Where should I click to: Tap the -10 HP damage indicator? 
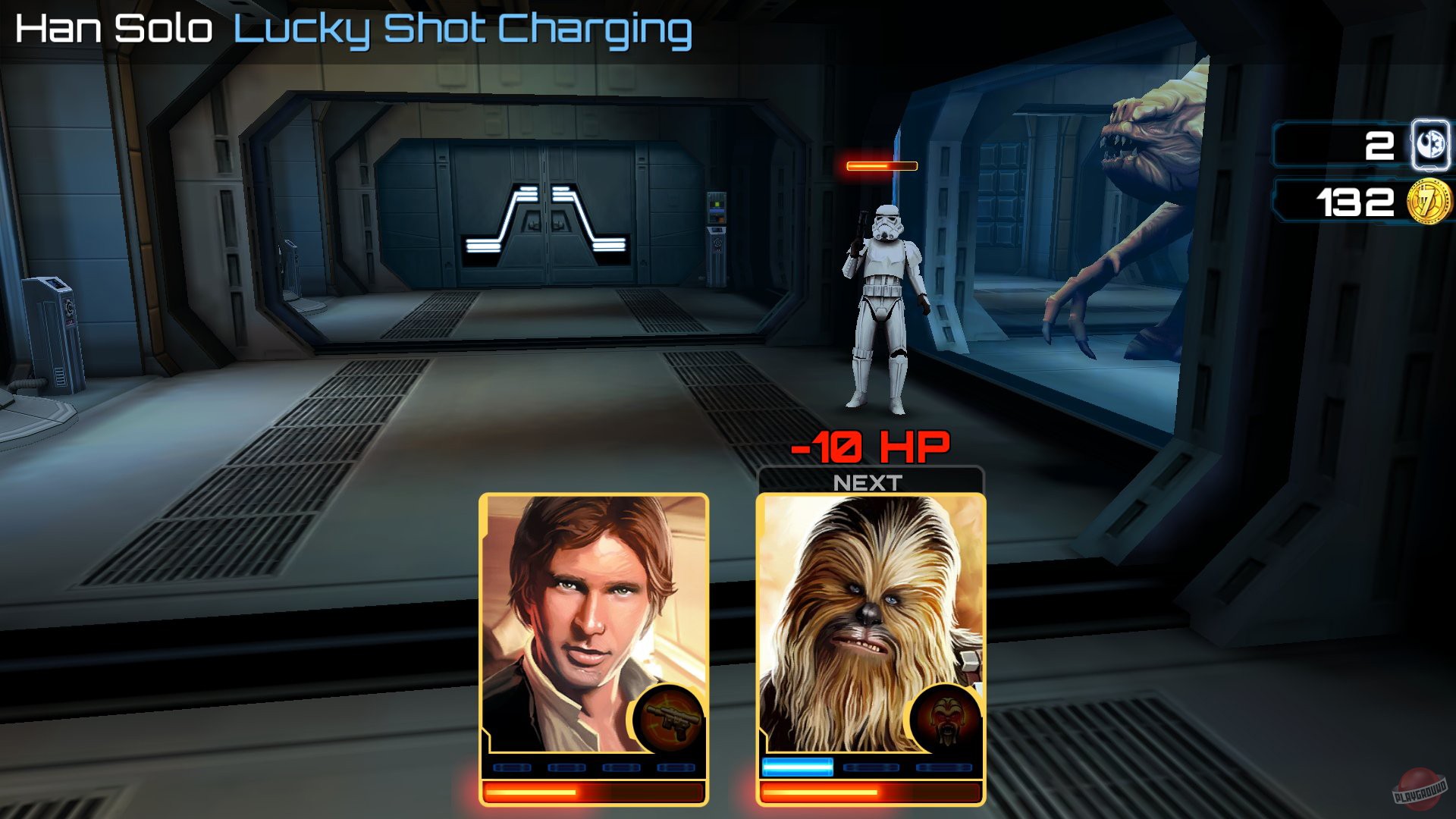(871, 446)
